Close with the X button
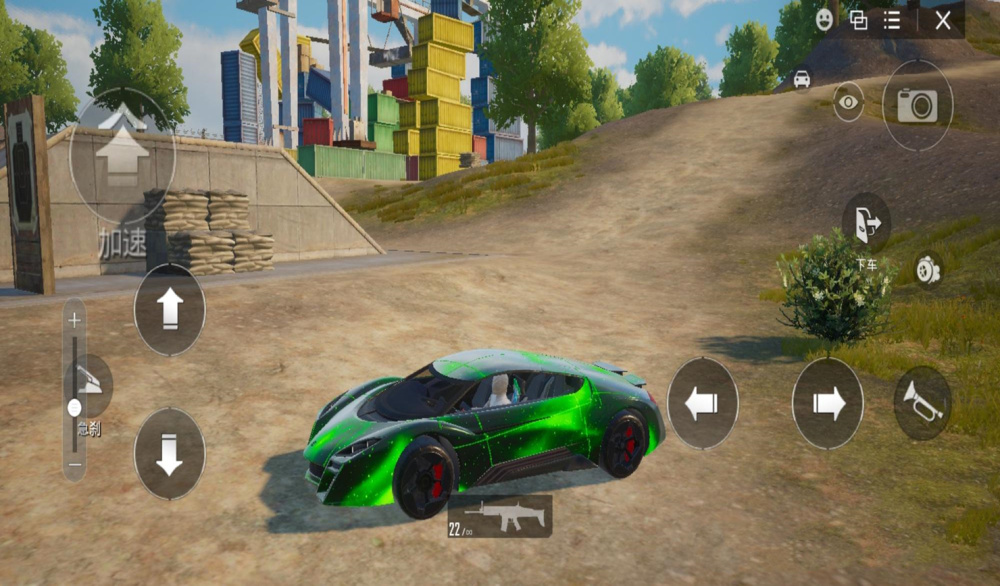Image resolution: width=1000 pixels, height=586 pixels. coord(942,20)
